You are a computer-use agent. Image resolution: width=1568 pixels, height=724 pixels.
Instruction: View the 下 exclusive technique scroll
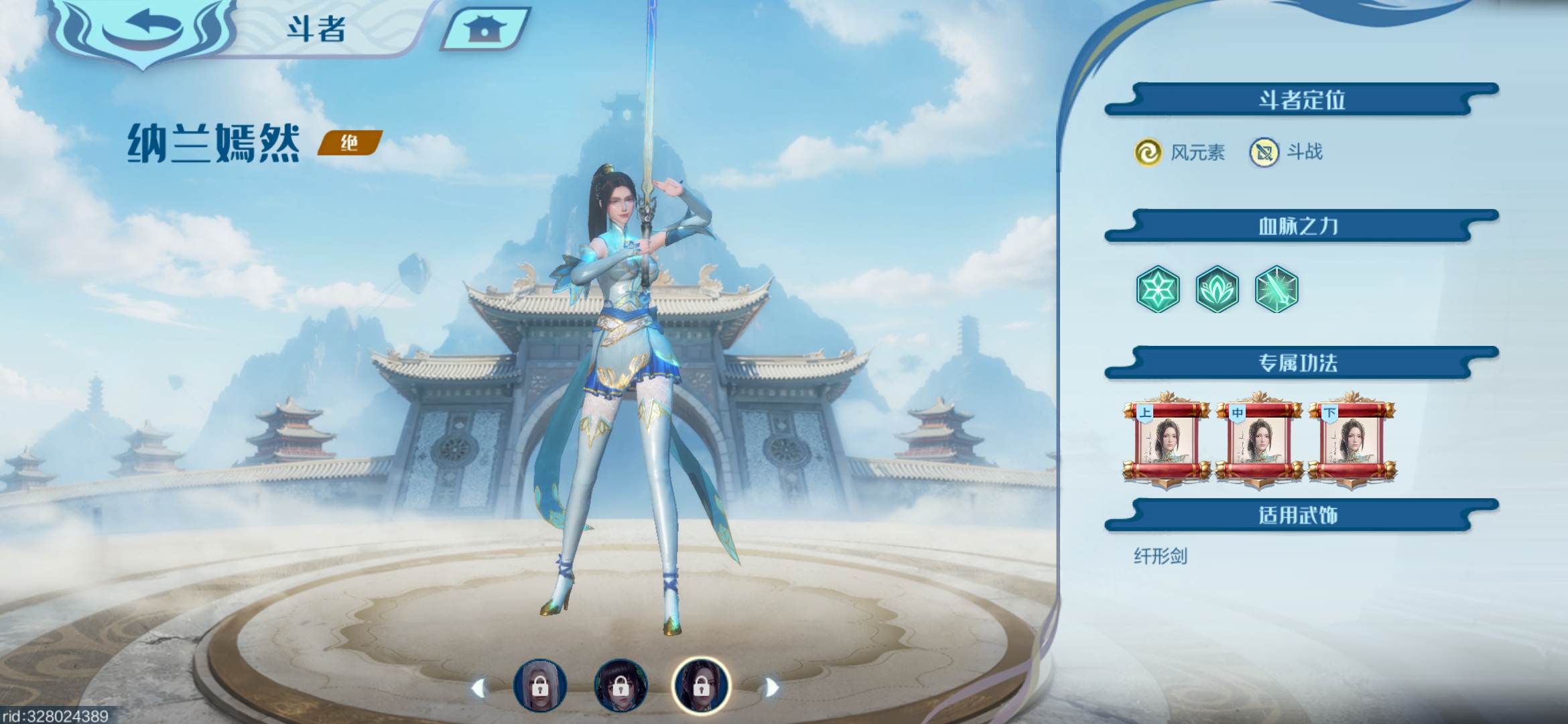coord(1352,440)
